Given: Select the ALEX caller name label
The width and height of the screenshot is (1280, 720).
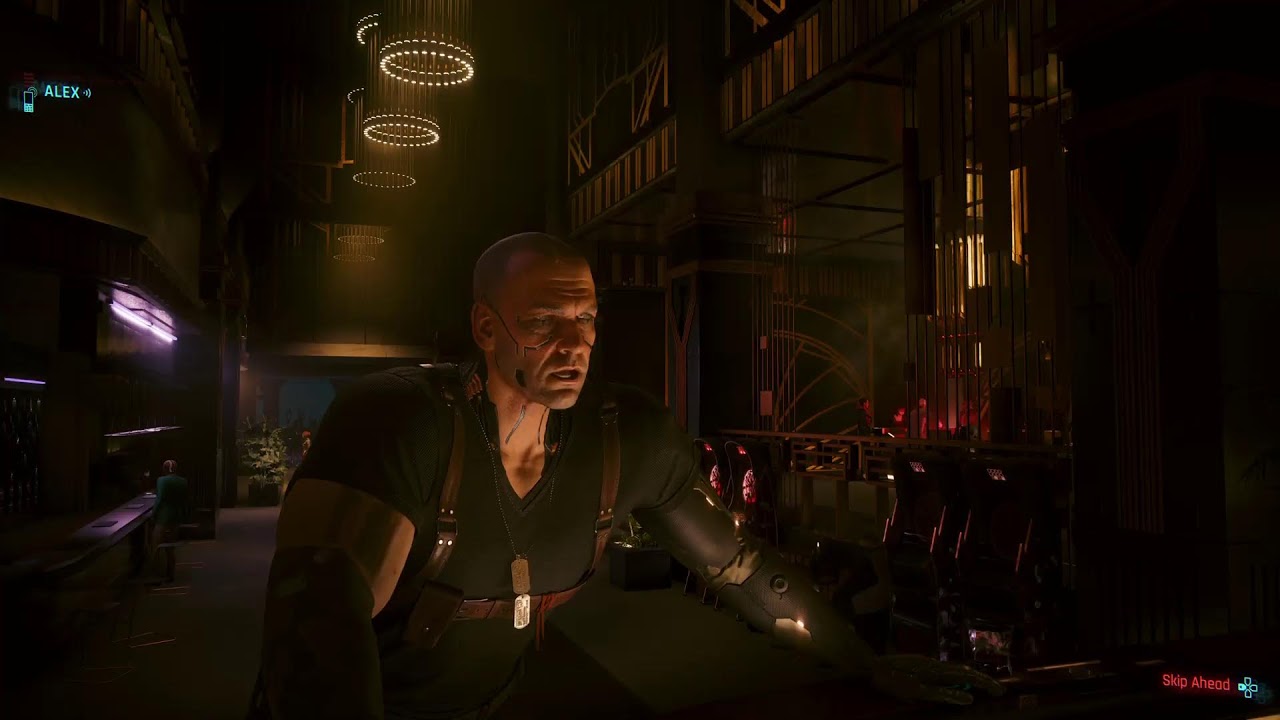Looking at the screenshot, I should 60,92.
